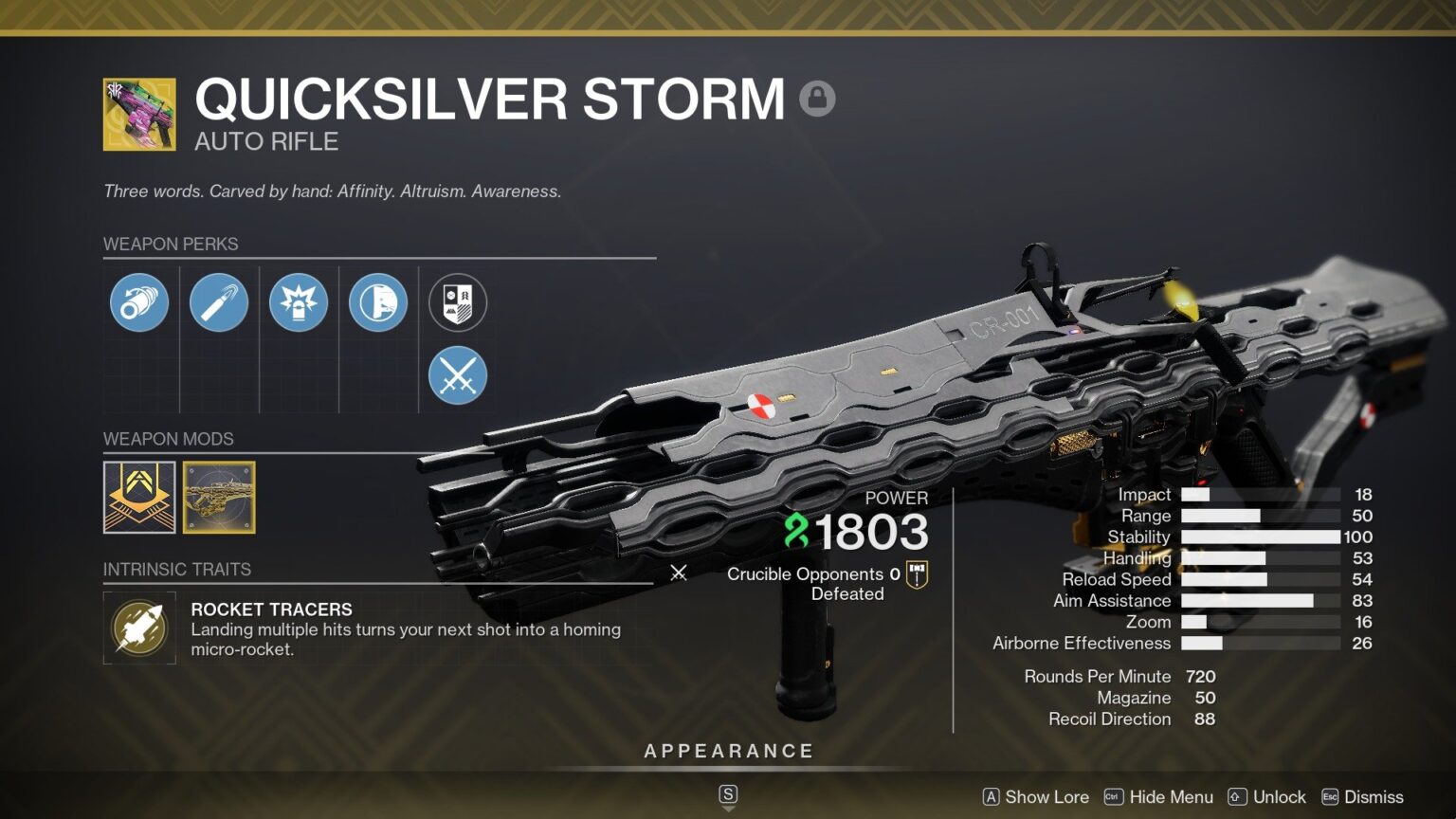
Task: Select the first barrel perk icon
Action: tap(138, 301)
